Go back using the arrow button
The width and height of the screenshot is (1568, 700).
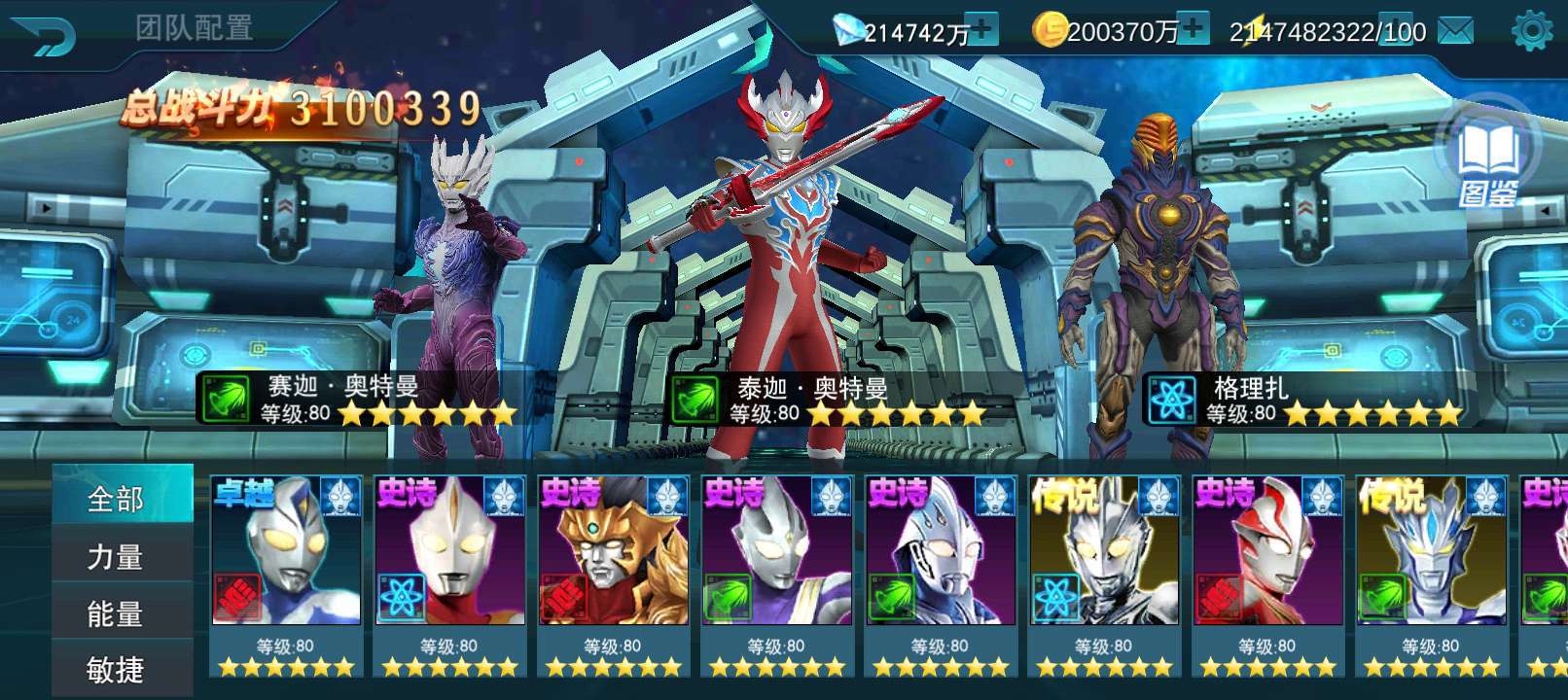(44, 35)
